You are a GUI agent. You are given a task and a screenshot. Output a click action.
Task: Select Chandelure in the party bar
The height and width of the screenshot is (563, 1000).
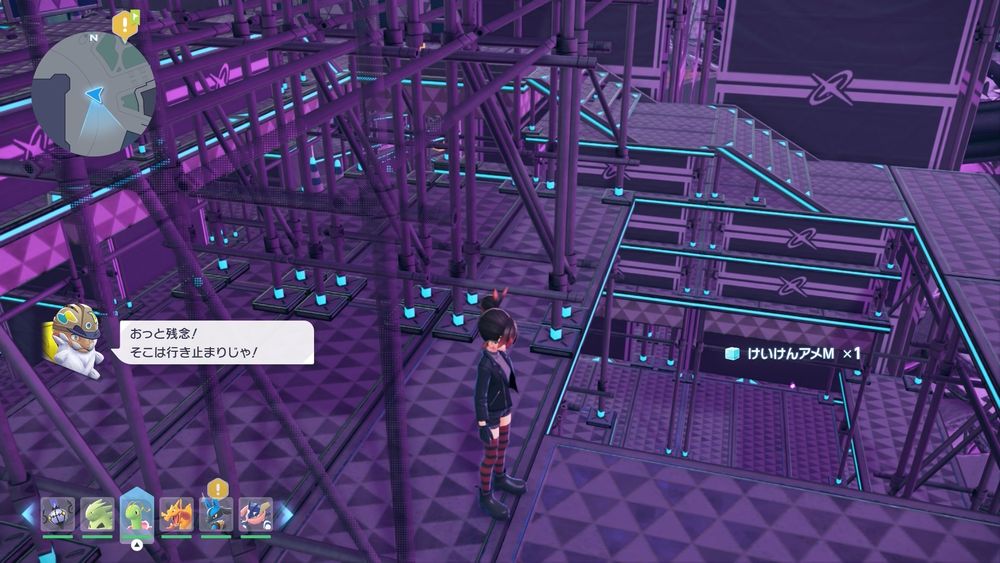57,515
